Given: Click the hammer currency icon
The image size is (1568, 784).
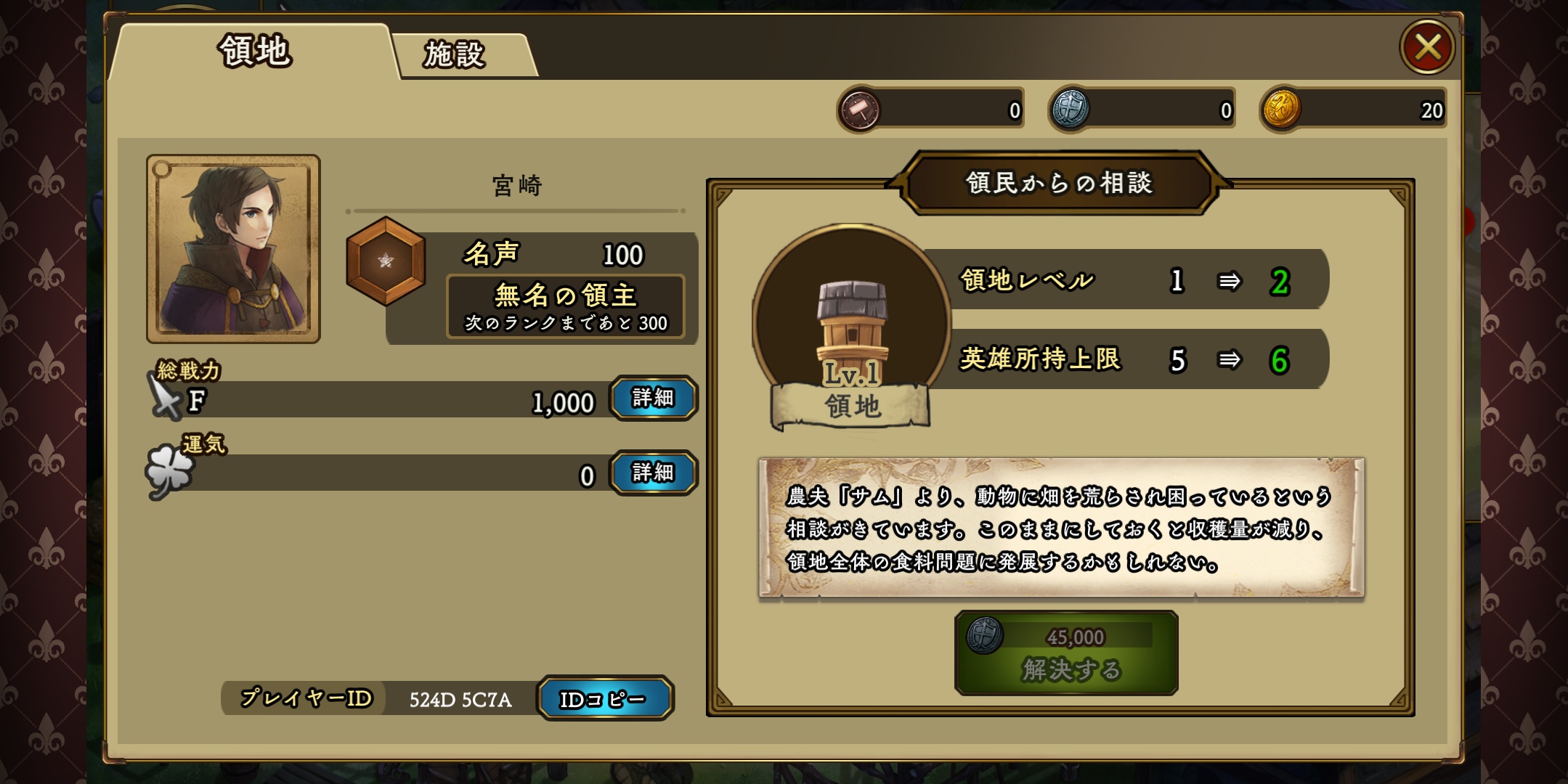Looking at the screenshot, I should coord(859,110).
